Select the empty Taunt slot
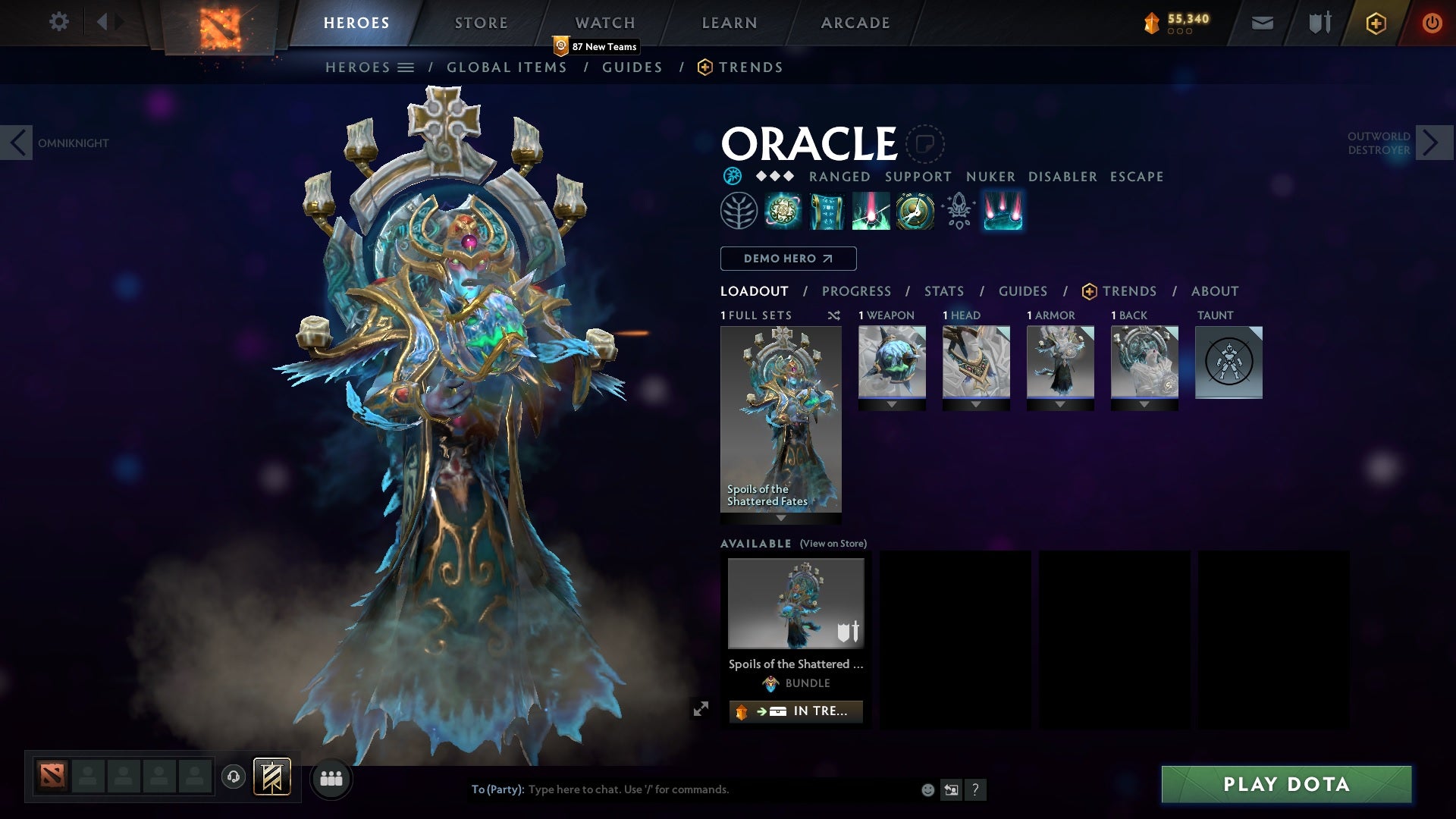The width and height of the screenshot is (1456, 819). [1228, 362]
